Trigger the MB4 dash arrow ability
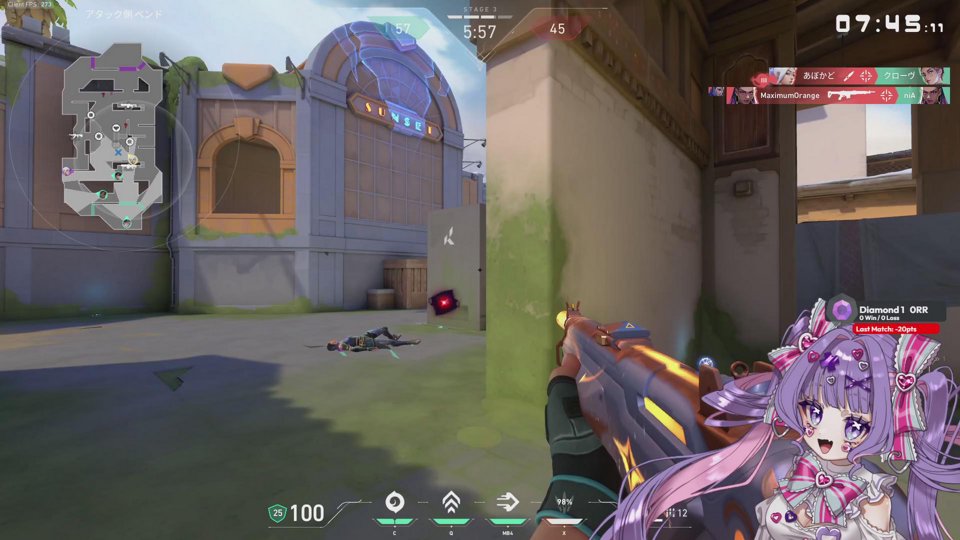This screenshot has height=540, width=960. (x=507, y=502)
